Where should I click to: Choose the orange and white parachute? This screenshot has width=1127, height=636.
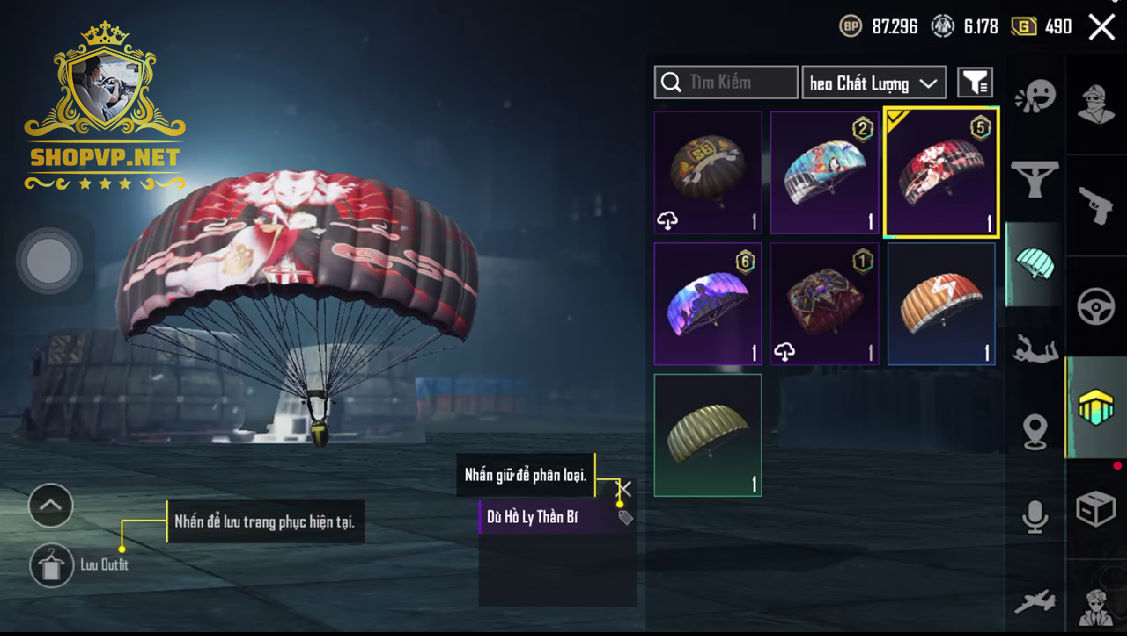[941, 304]
